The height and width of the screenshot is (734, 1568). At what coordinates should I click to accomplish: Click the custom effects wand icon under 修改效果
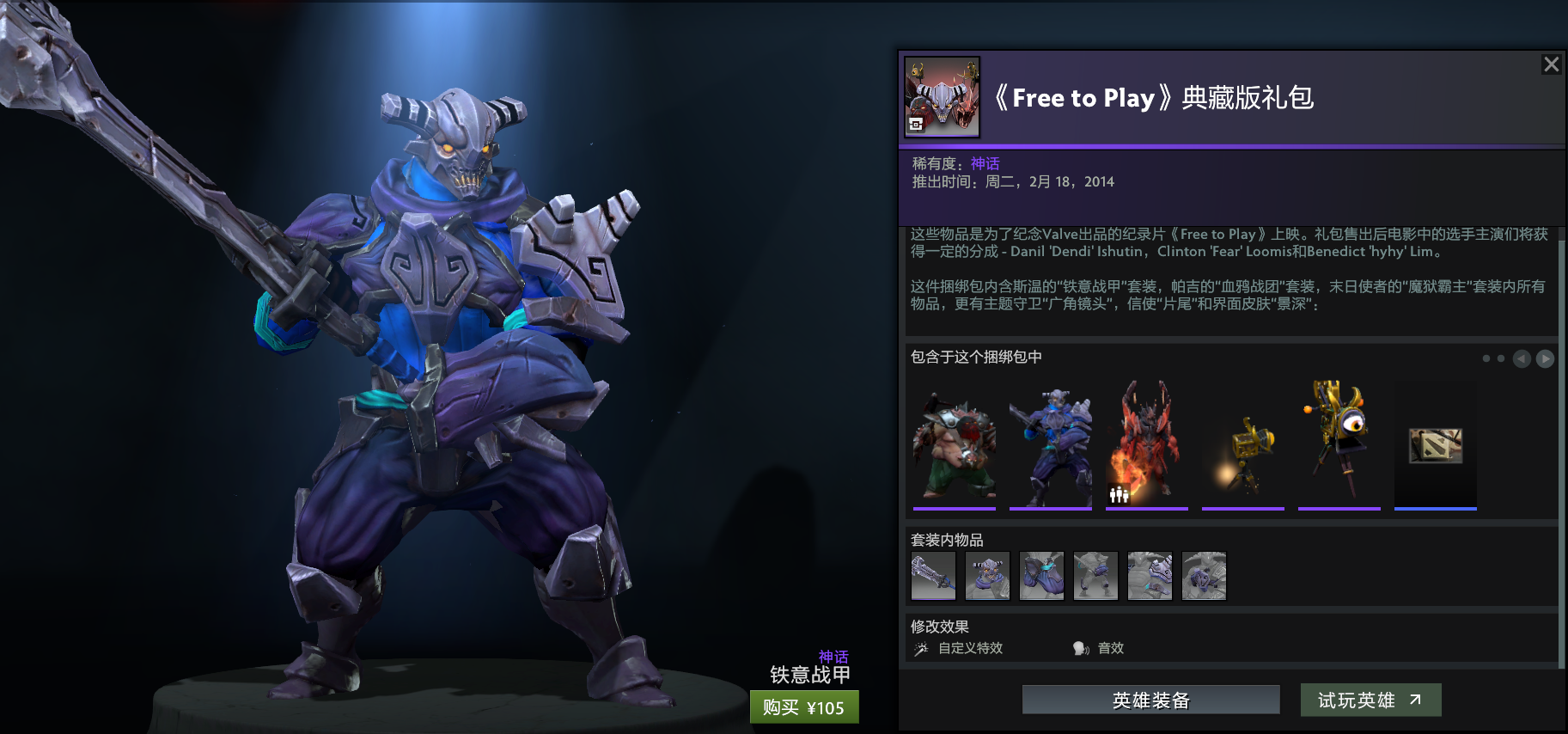(921, 648)
